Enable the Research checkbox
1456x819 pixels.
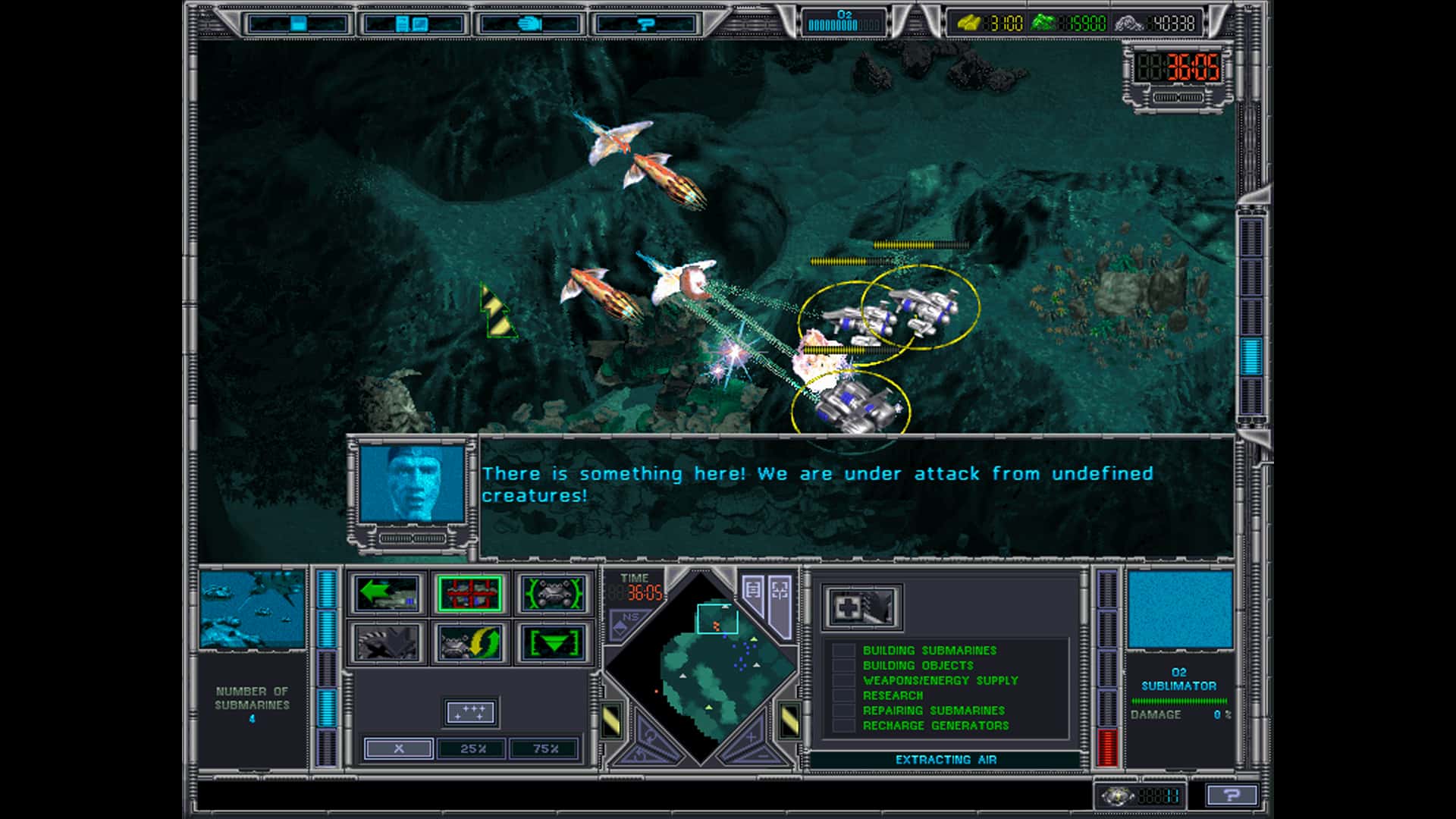842,695
